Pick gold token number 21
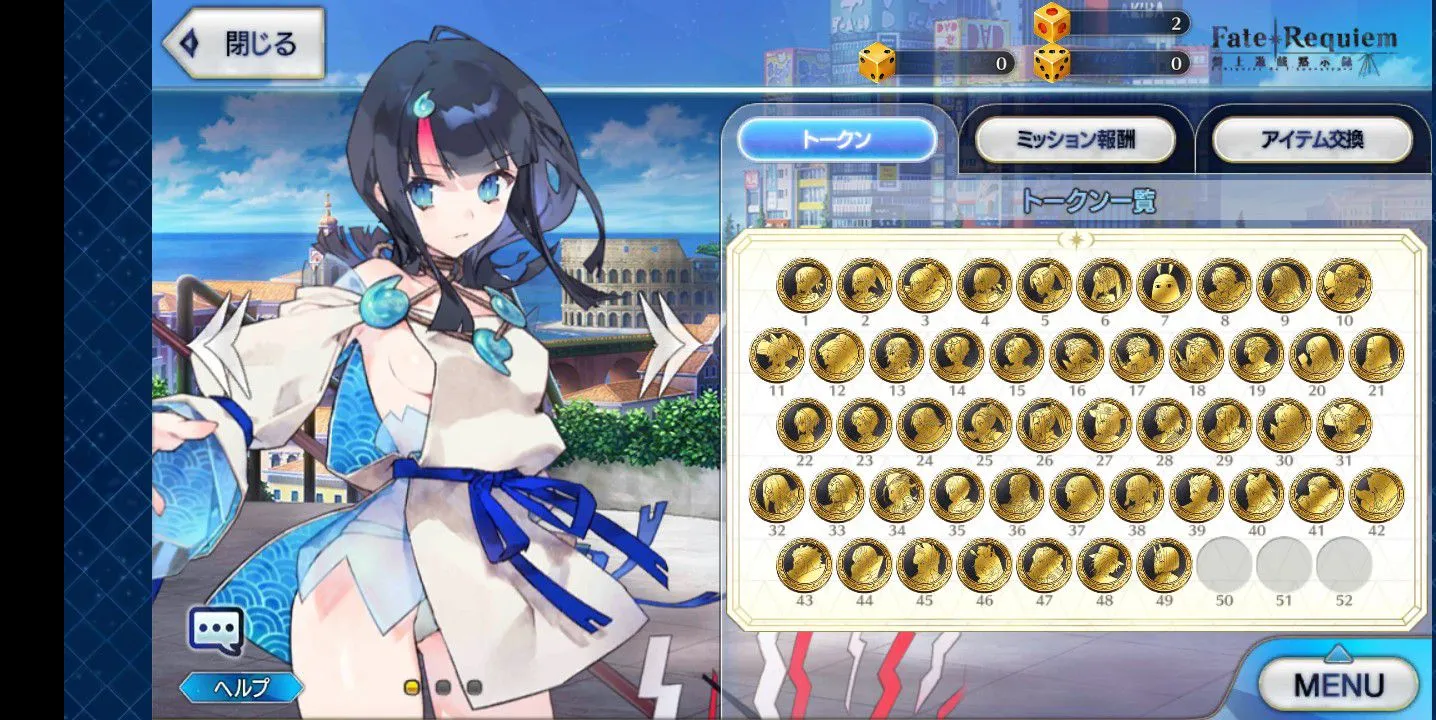This screenshot has width=1436, height=720. pyautogui.click(x=1376, y=355)
